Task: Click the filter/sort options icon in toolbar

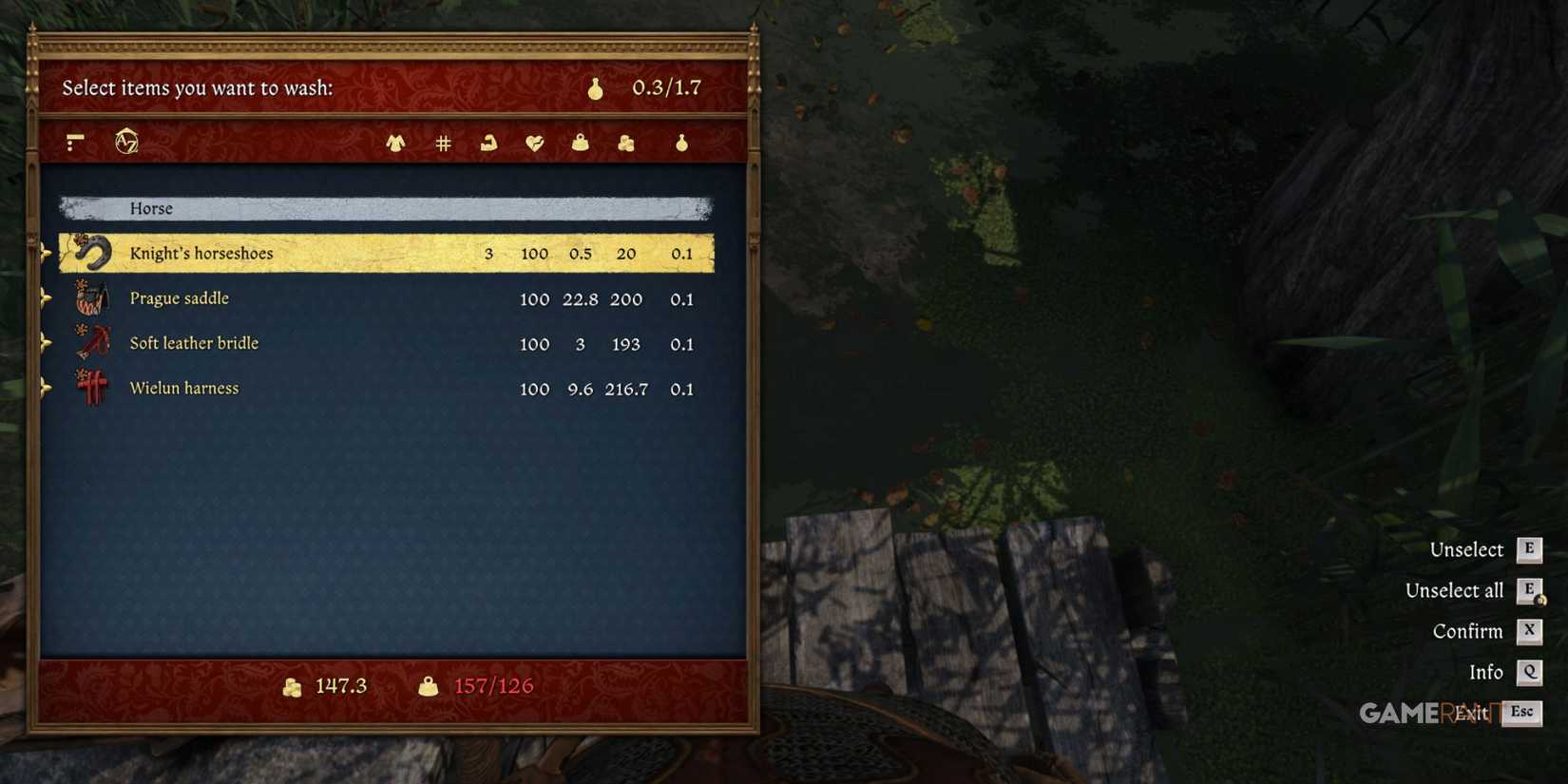Action: [x=74, y=142]
